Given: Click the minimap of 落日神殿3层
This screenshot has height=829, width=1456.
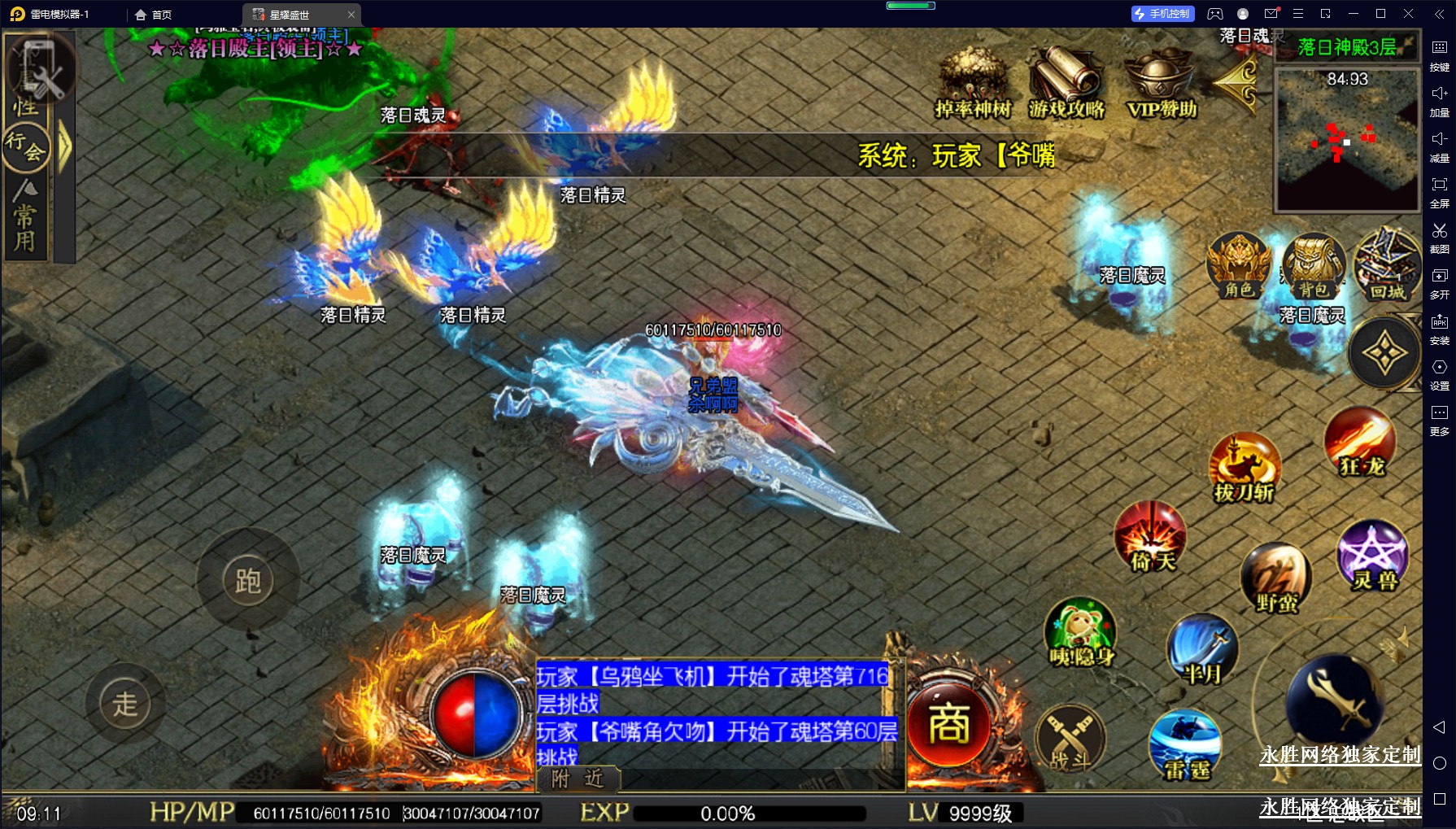Looking at the screenshot, I should [x=1347, y=140].
